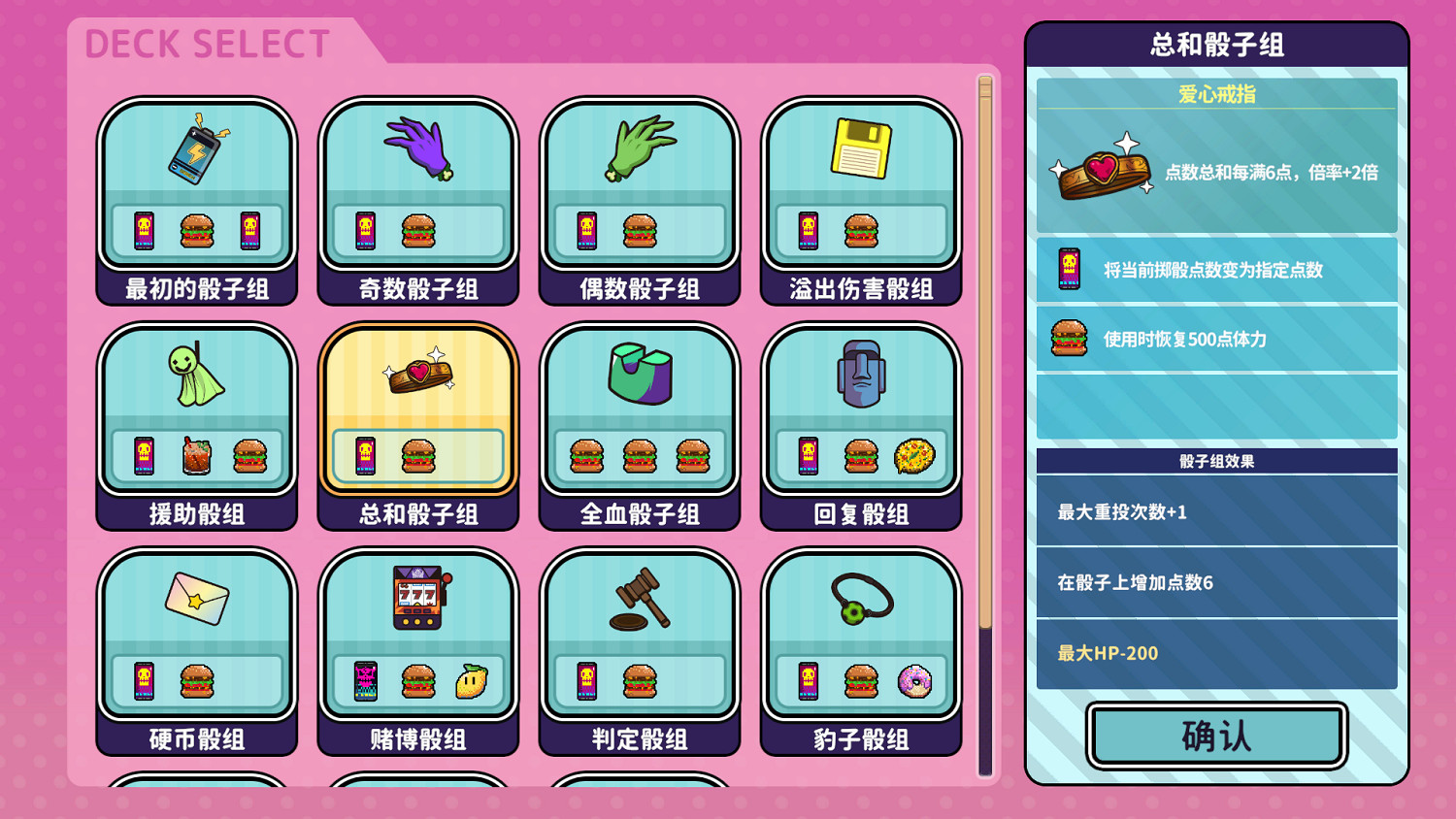1456x819 pixels.
Task: Click the 使用时恢复500点体力 burger item row
Action: (1216, 339)
